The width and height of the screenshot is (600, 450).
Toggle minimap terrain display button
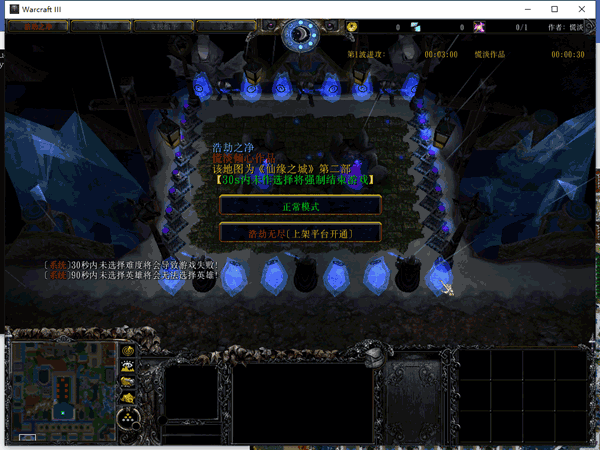(129, 367)
